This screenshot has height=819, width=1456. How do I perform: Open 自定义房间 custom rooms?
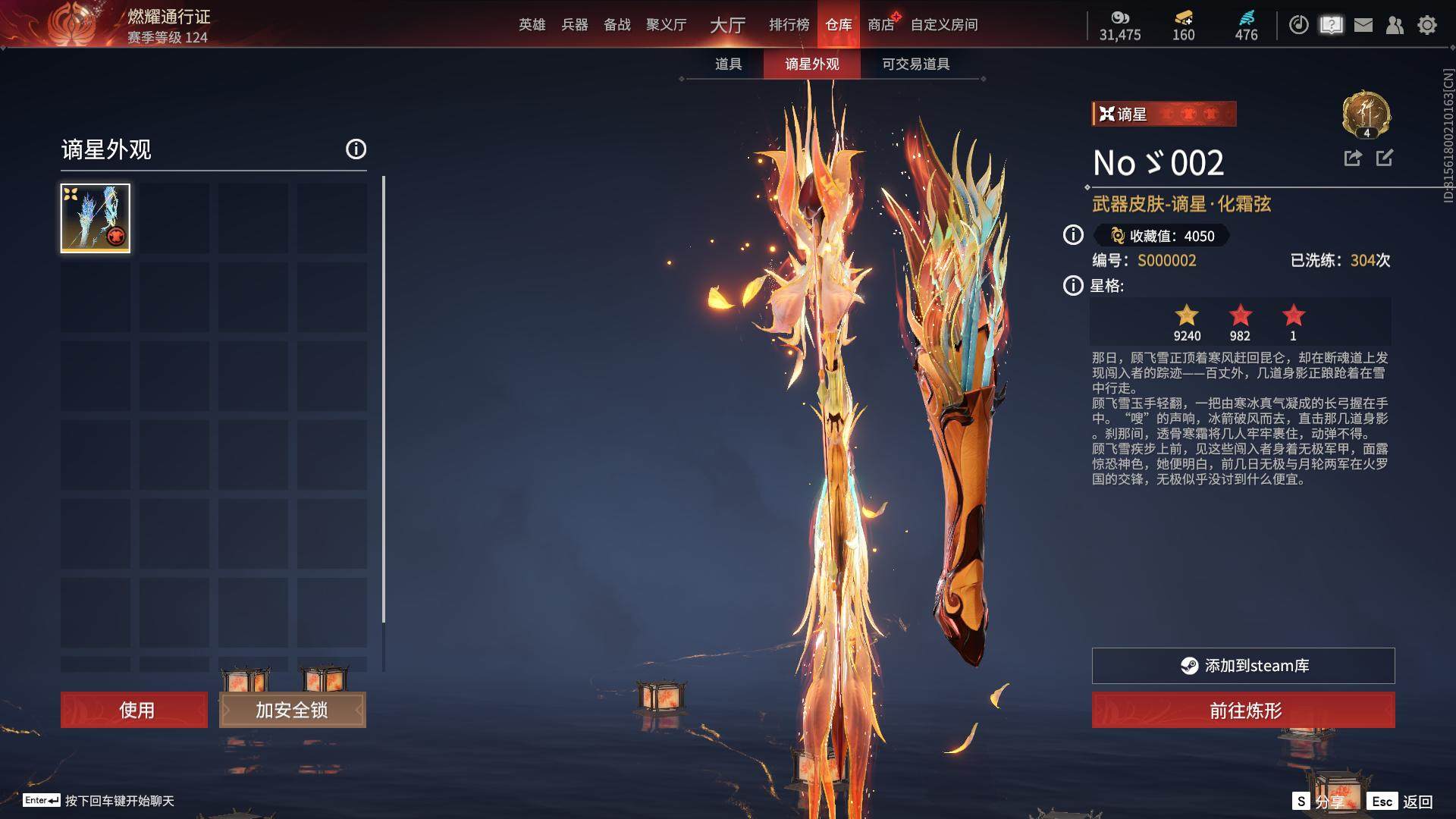point(943,25)
